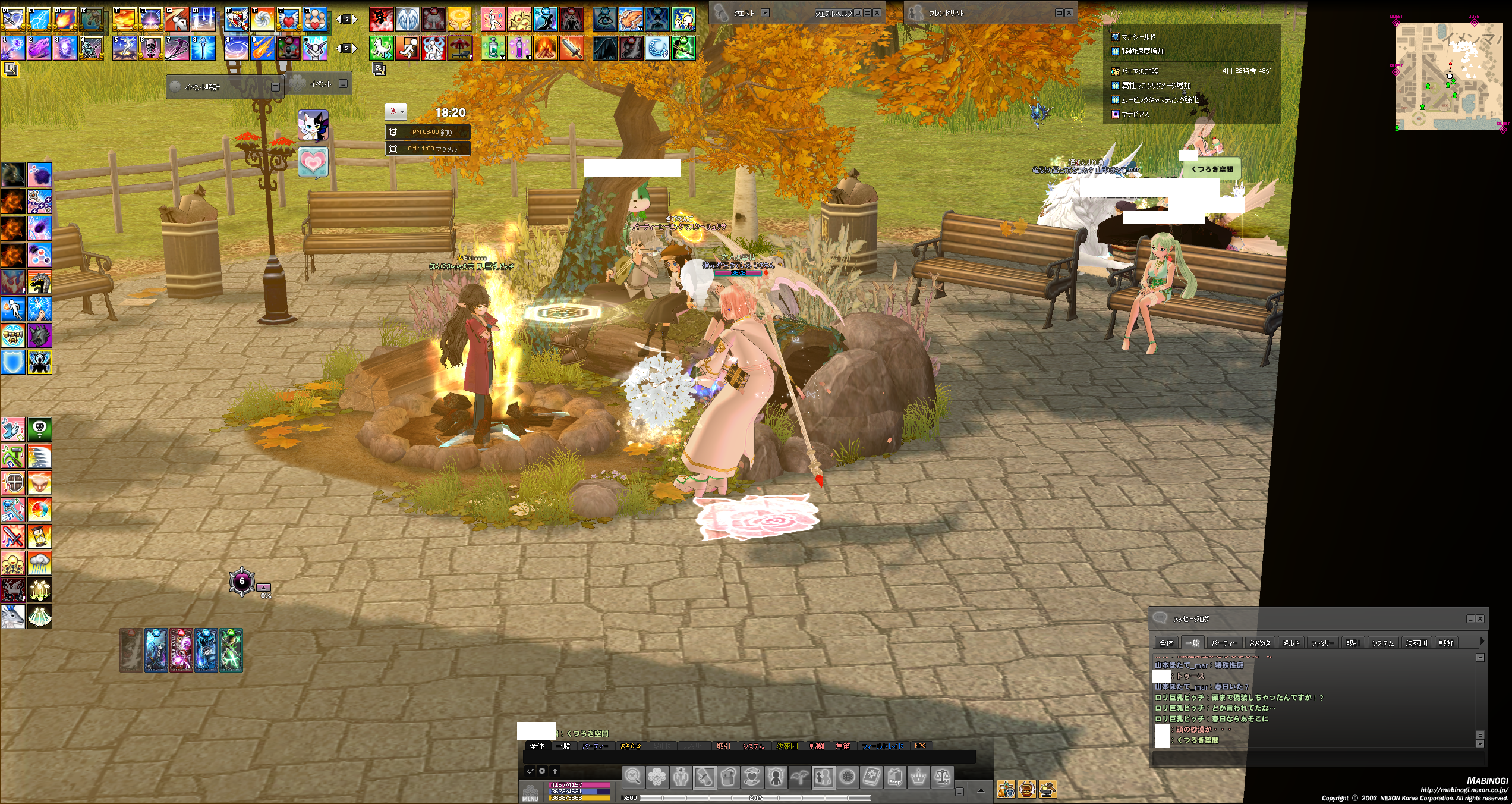Open the backpack inventory icon

click(x=728, y=778)
